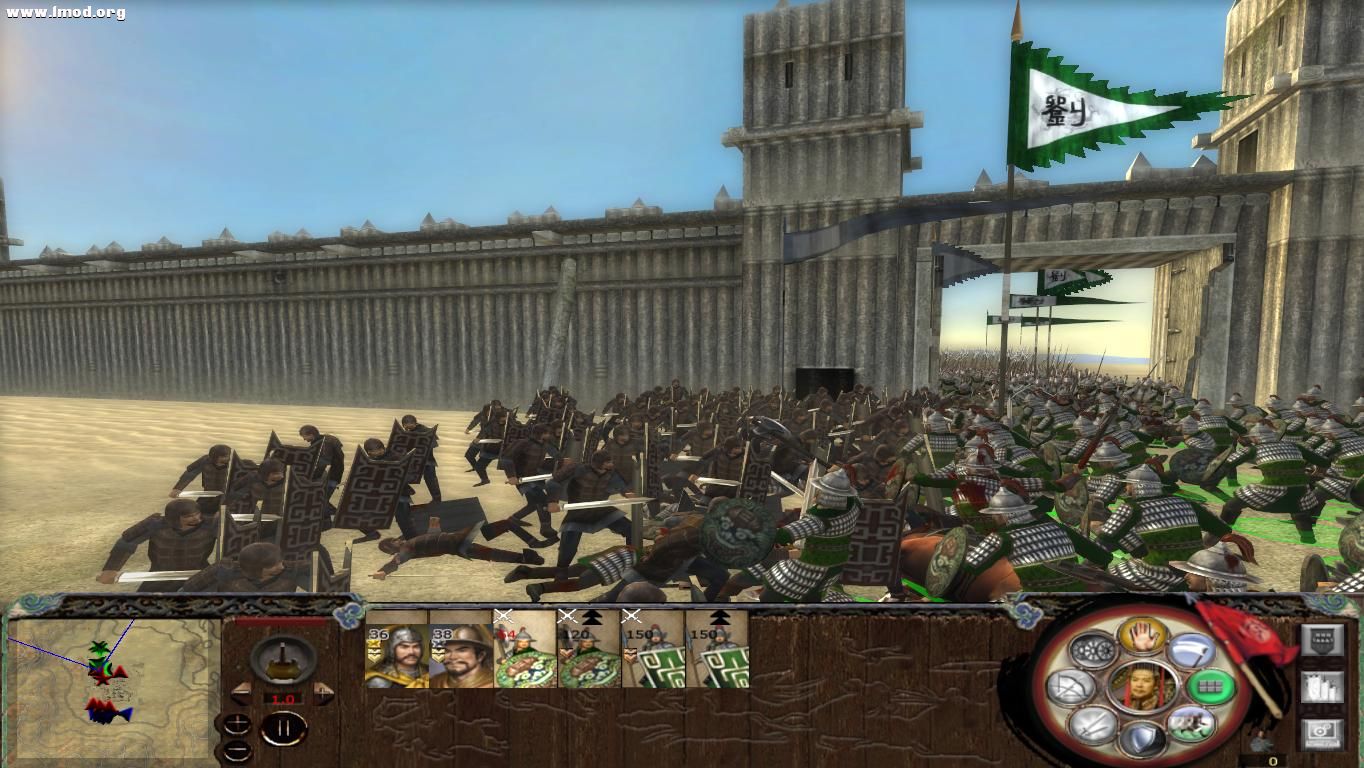1364x768 pixels.
Task: Enable guard mode with the shield icon
Action: 1145,738
